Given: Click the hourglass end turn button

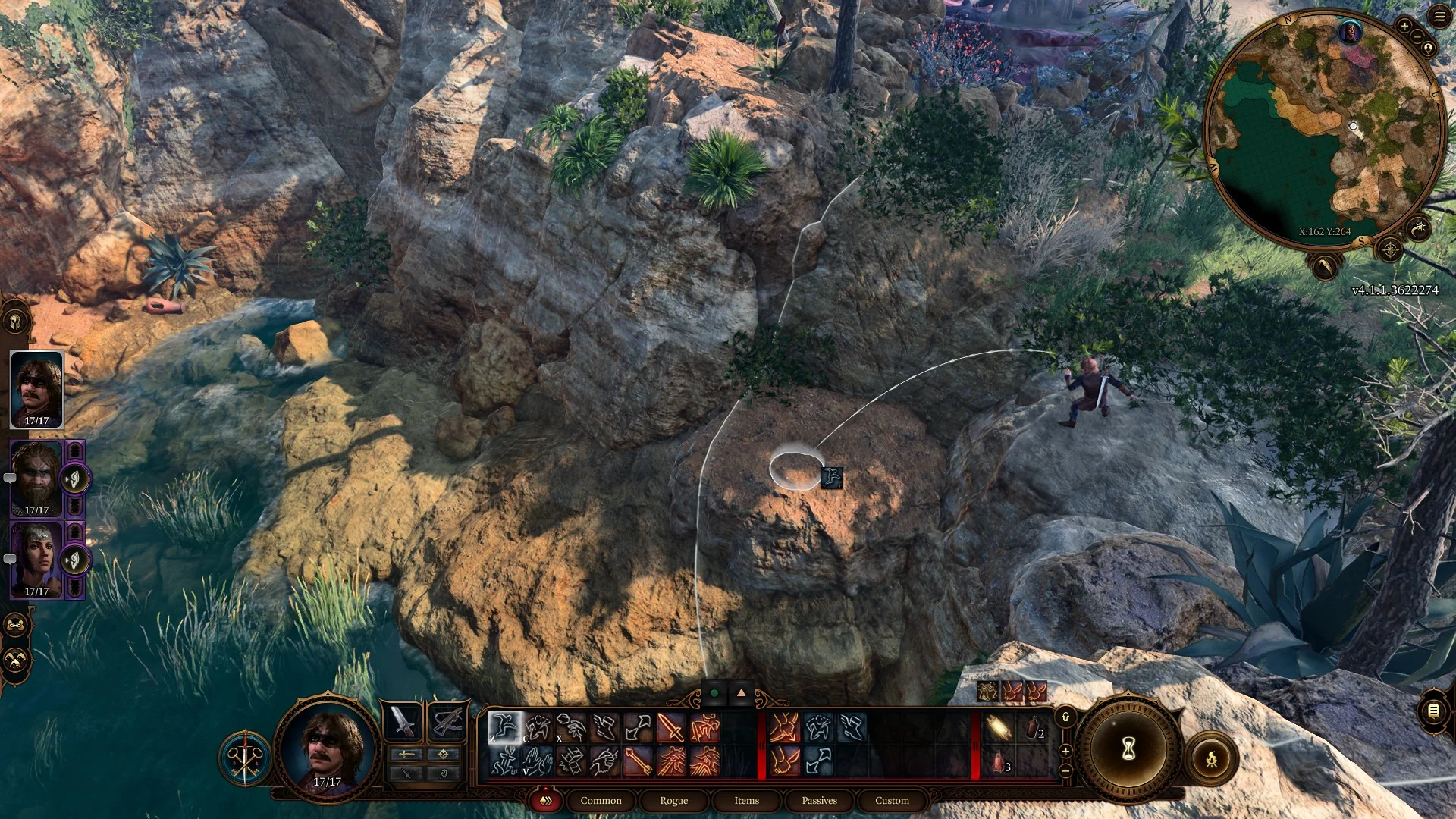Looking at the screenshot, I should coord(1128,749).
